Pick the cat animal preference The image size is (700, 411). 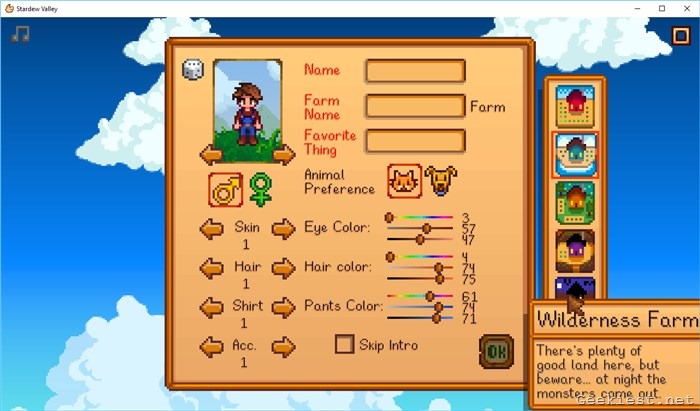point(404,181)
